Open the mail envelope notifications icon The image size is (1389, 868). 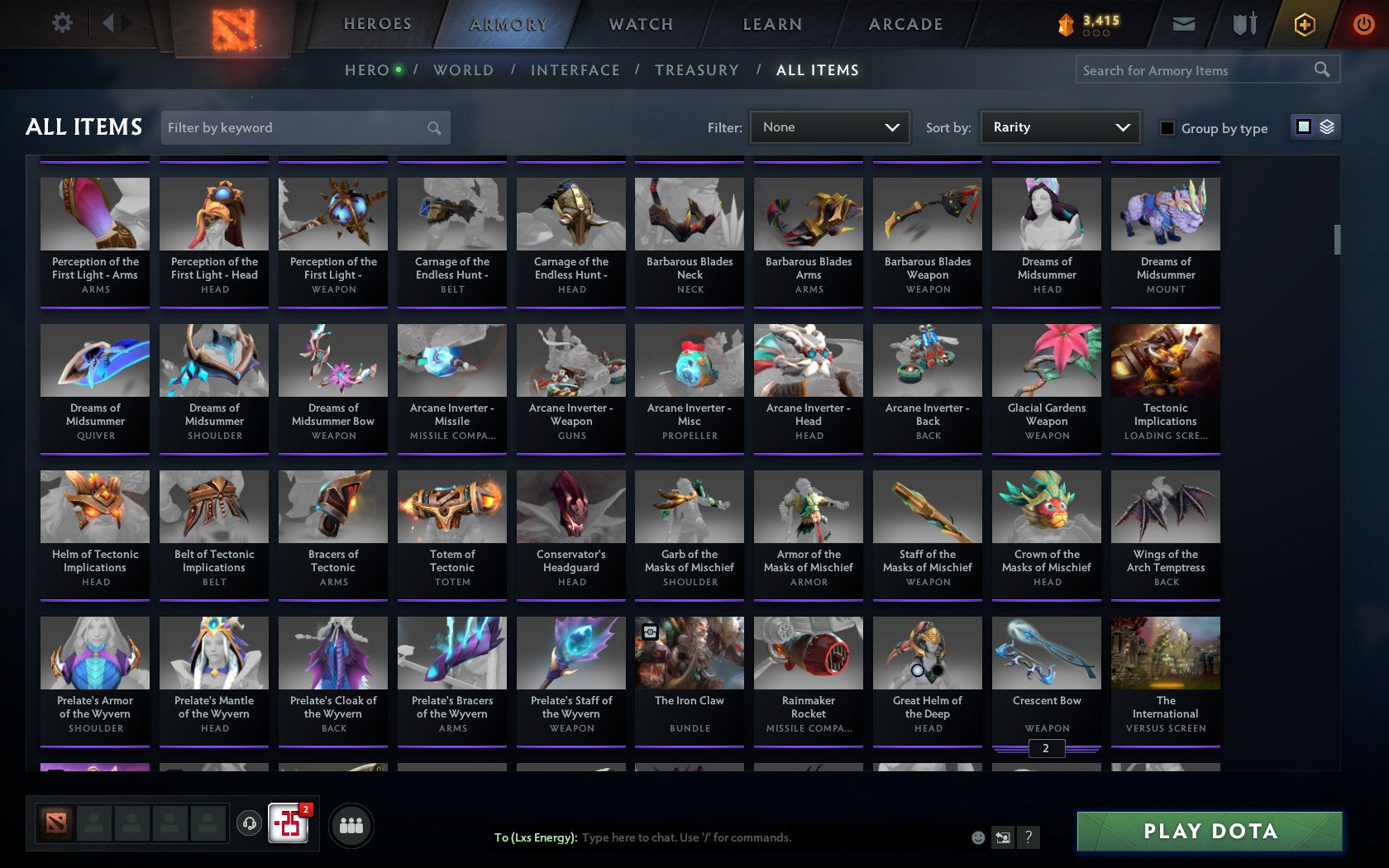pos(1183,23)
